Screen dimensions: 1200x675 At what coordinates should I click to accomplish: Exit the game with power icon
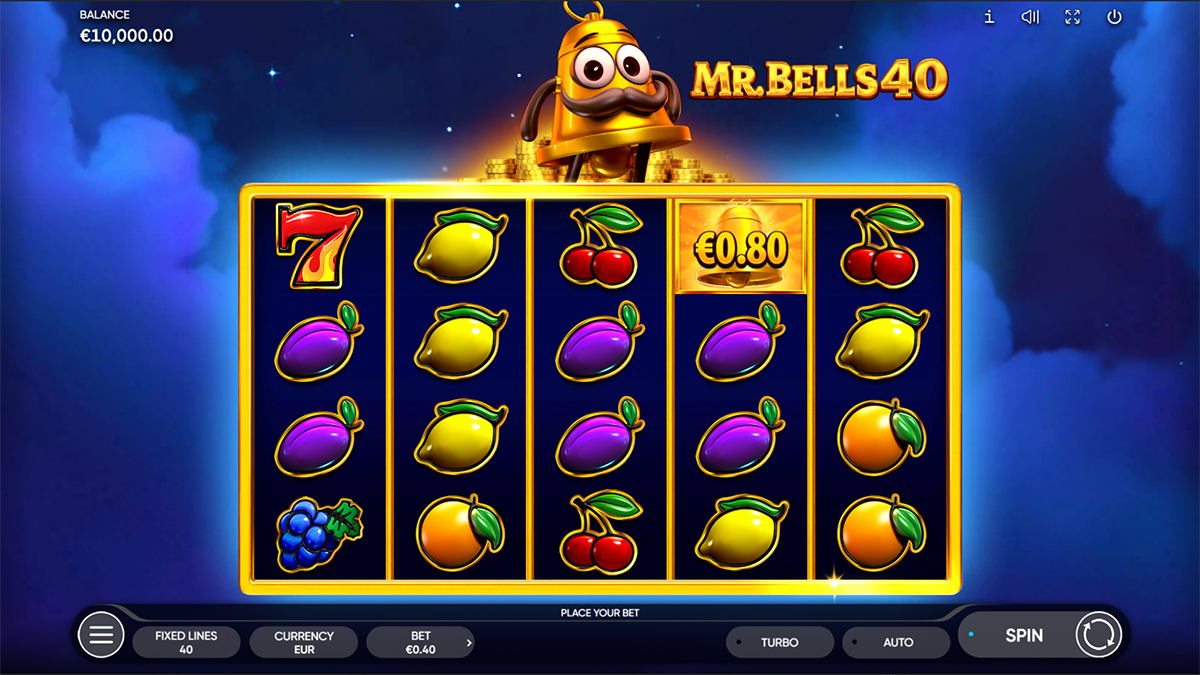[1114, 17]
